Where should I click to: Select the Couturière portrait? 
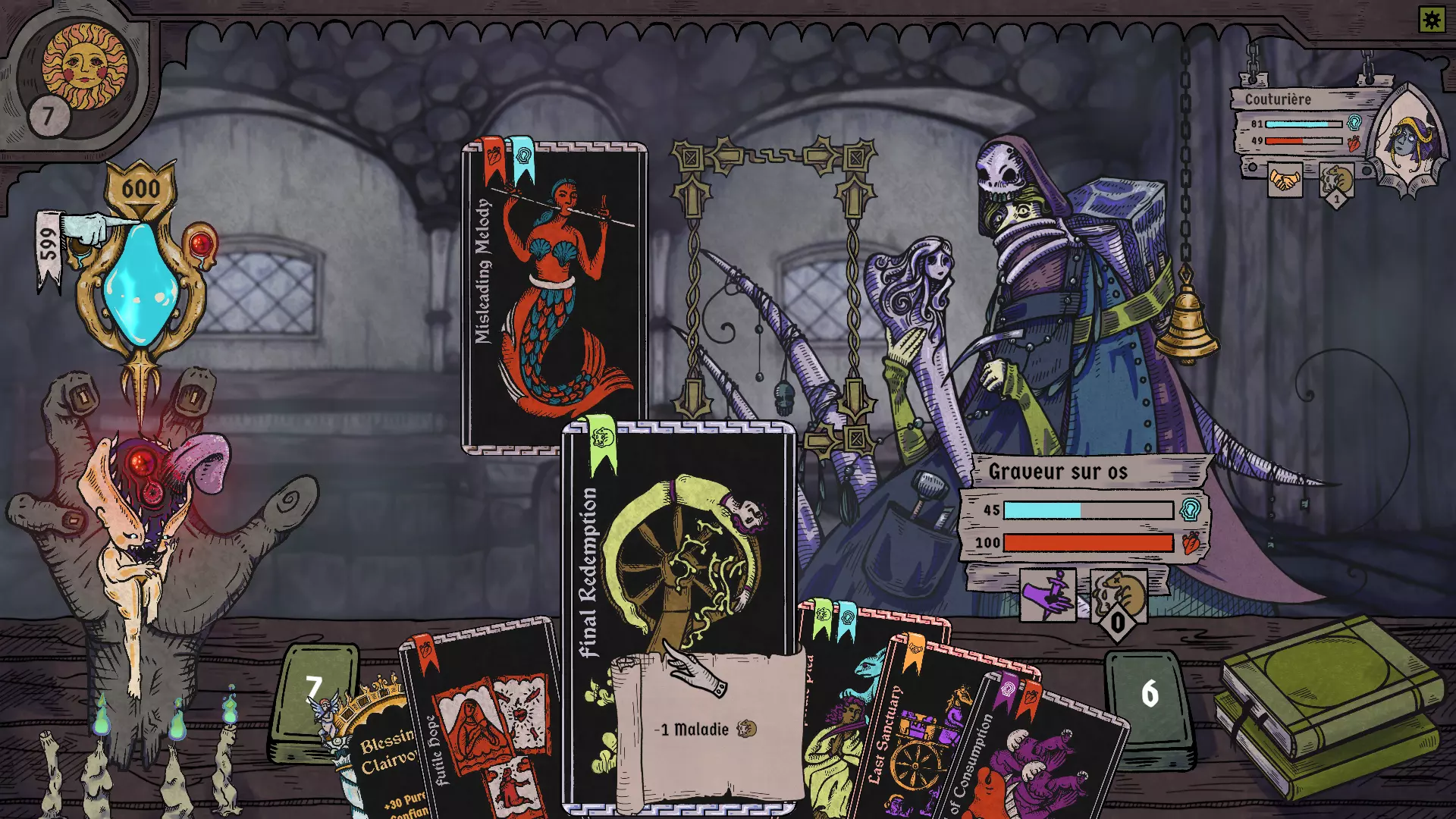(1409, 140)
